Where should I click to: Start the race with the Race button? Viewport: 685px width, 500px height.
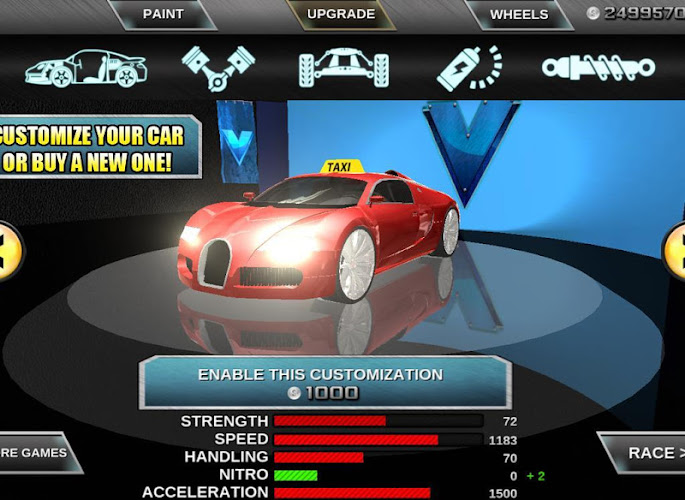point(647,453)
